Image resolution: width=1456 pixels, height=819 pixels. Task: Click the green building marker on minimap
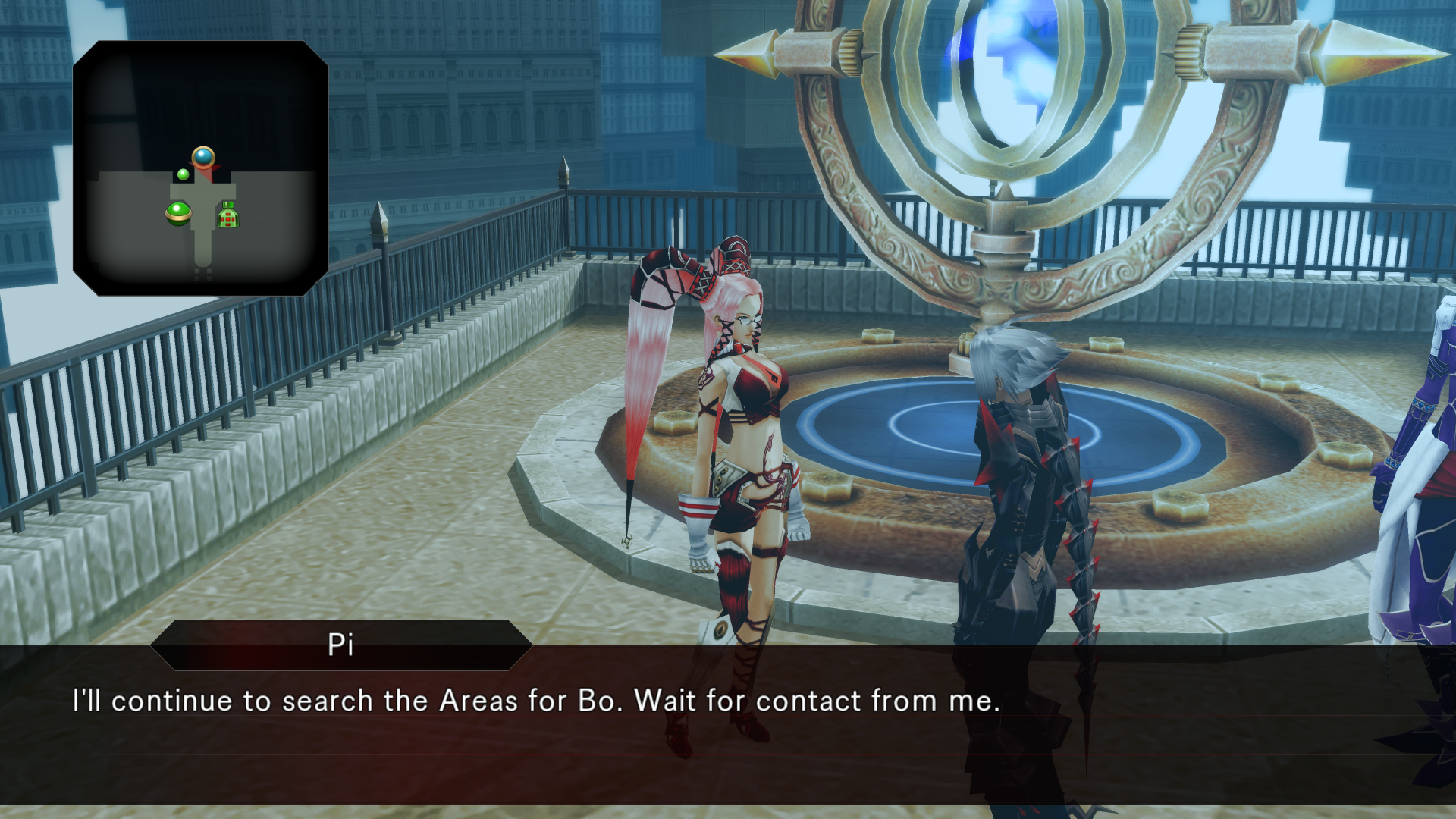228,215
